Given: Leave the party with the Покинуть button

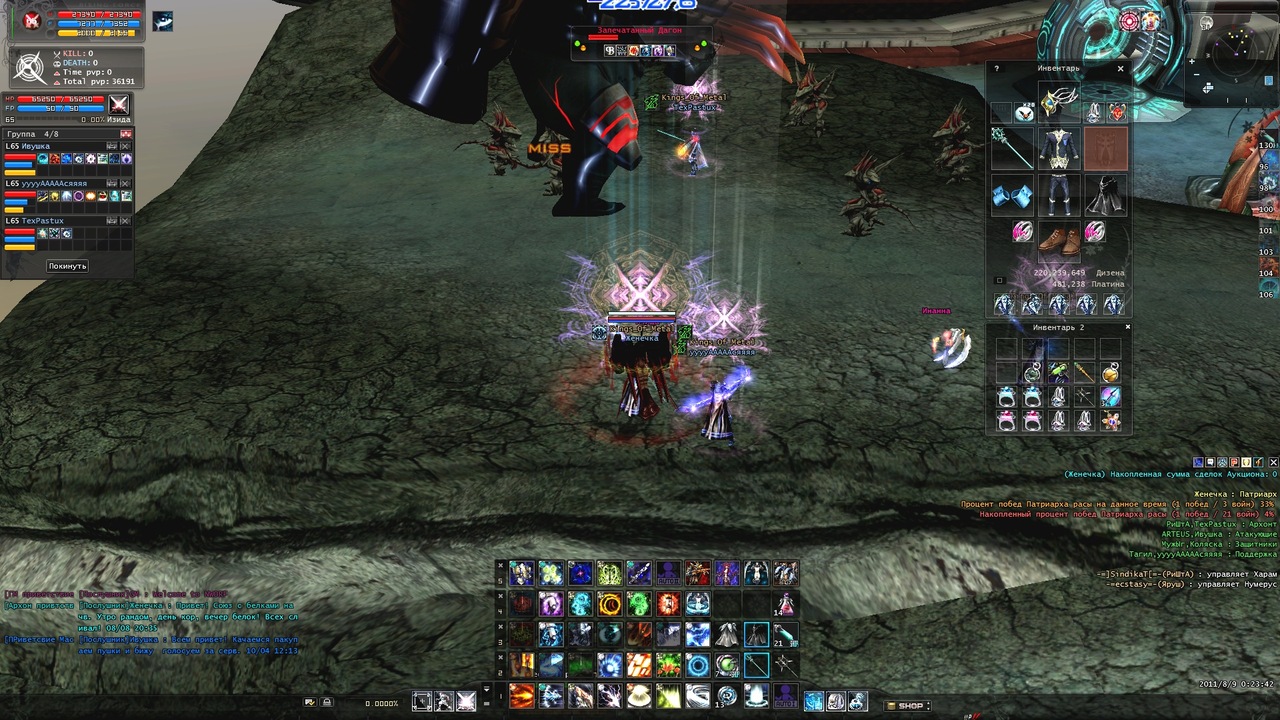Looking at the screenshot, I should tap(67, 266).
